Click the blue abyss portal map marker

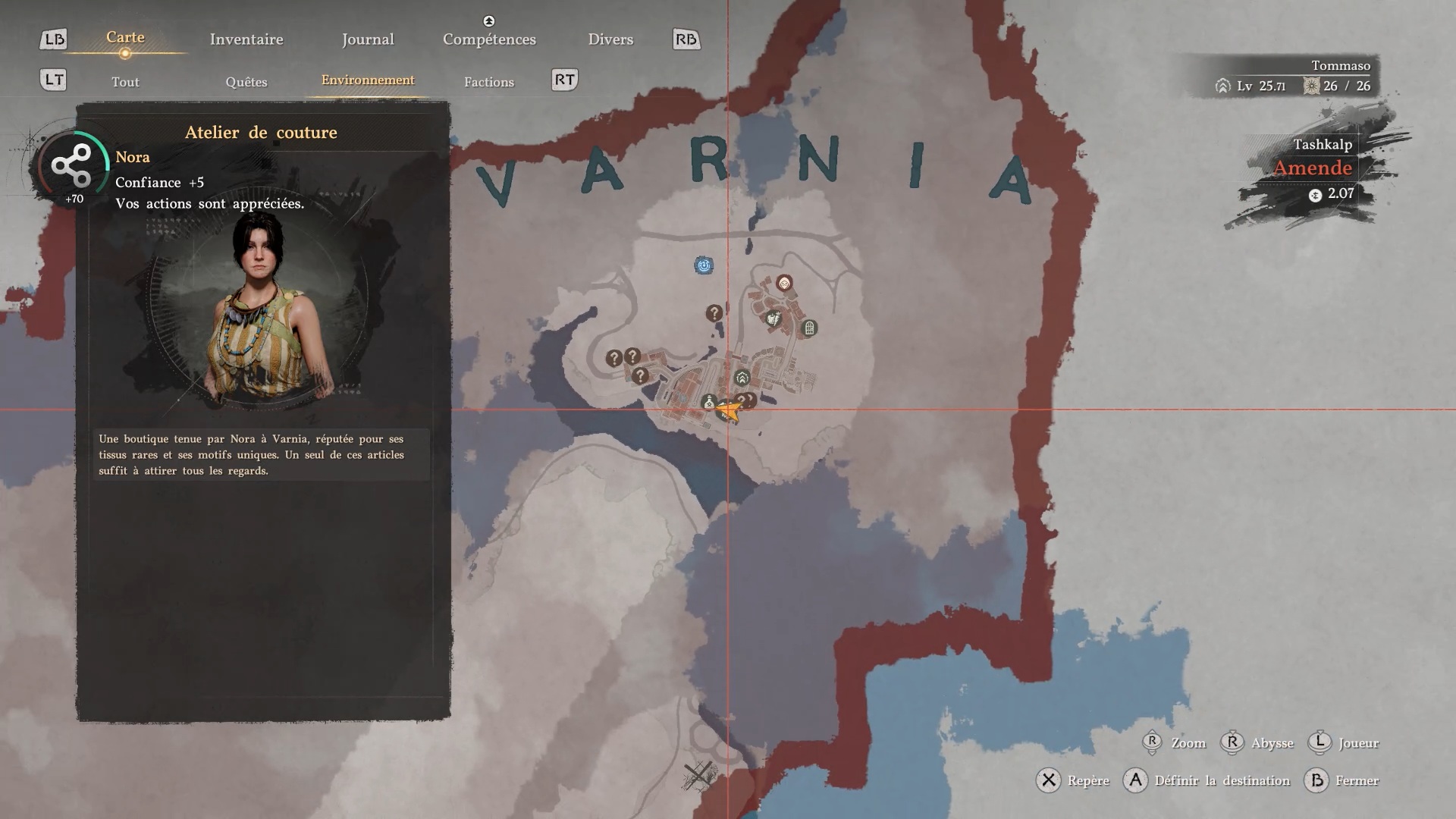click(704, 265)
